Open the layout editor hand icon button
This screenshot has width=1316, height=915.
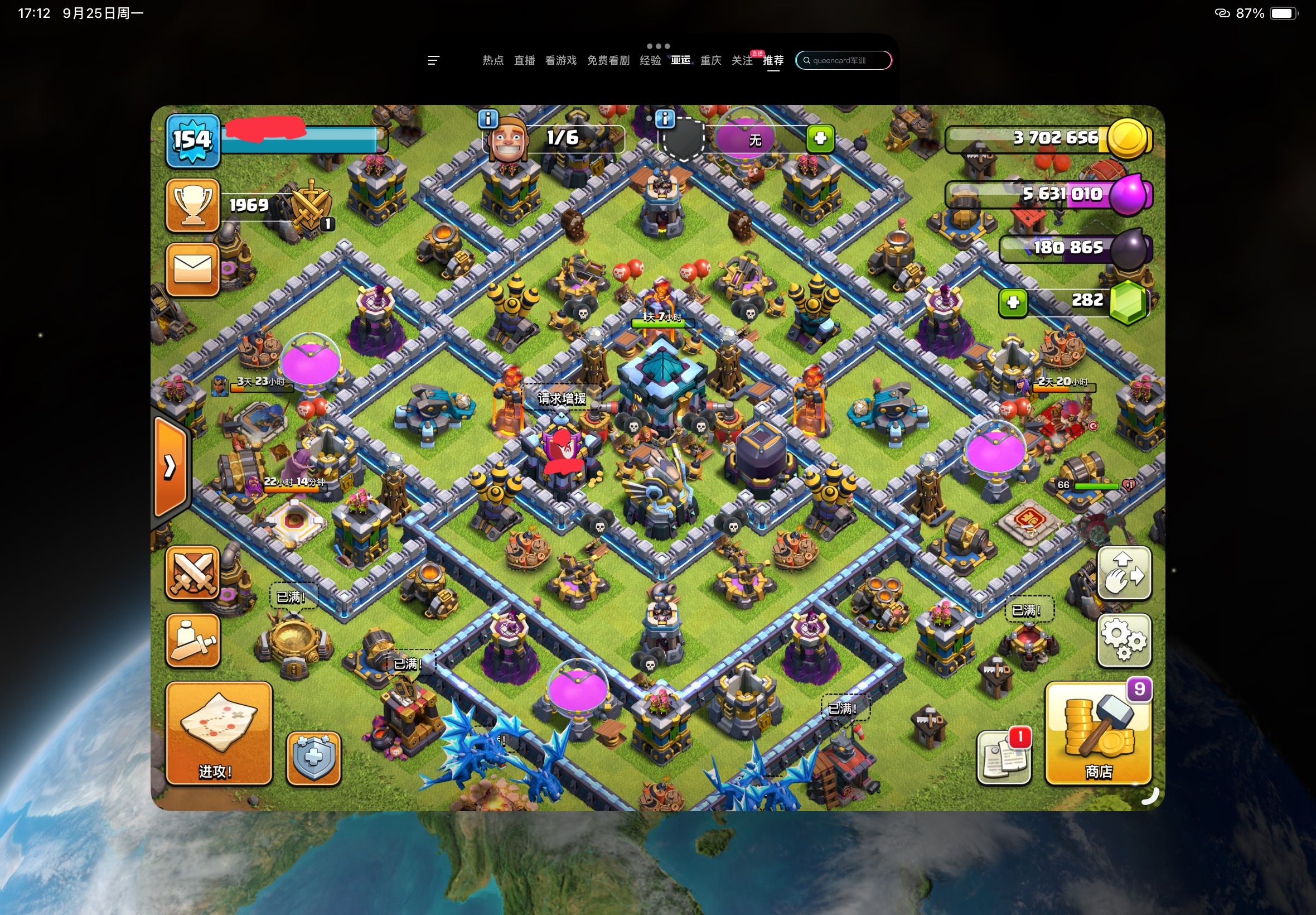1124,573
